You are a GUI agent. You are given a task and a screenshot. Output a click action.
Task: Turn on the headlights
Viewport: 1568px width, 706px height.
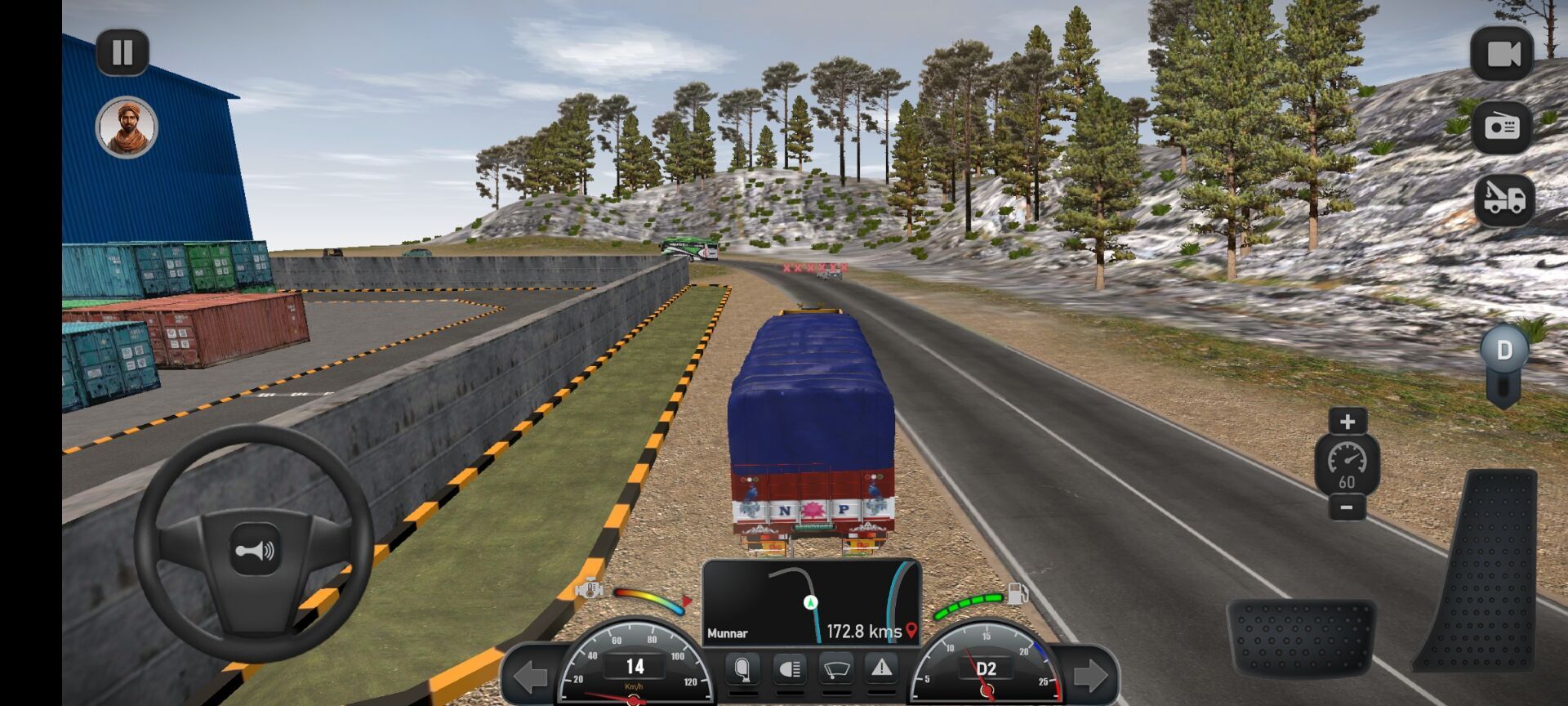(x=789, y=671)
